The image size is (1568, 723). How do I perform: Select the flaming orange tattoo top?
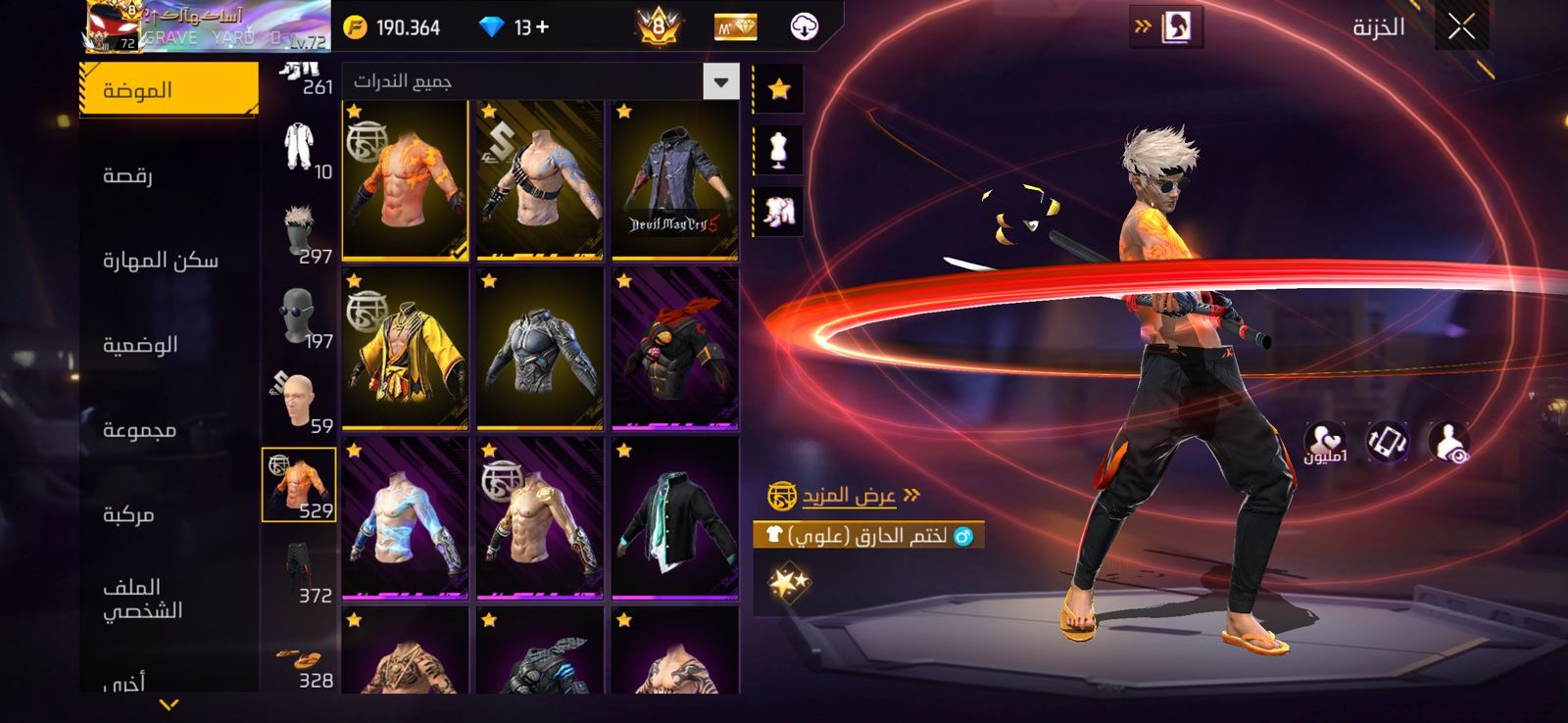click(x=405, y=180)
